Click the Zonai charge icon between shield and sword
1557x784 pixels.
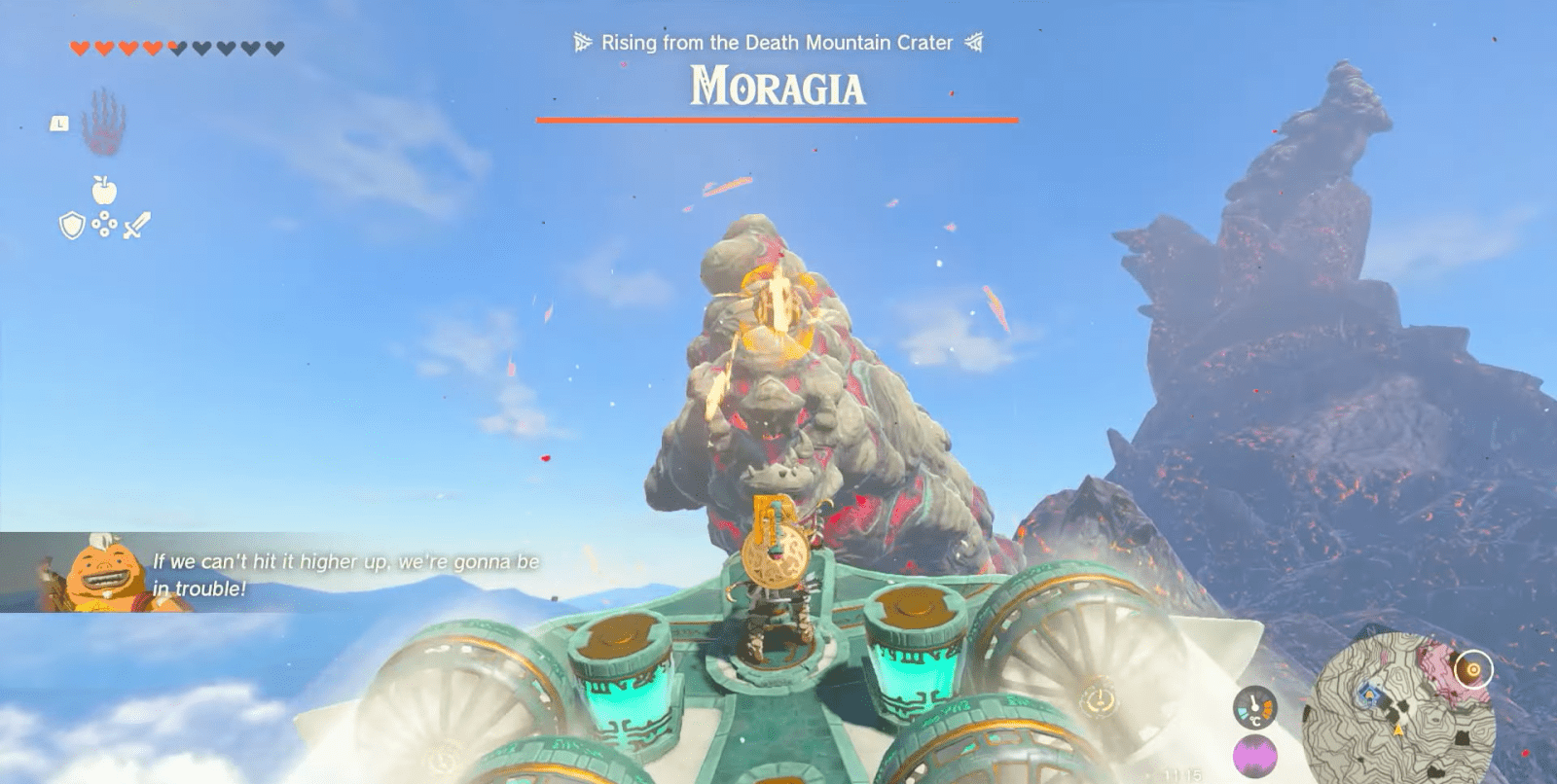click(103, 226)
